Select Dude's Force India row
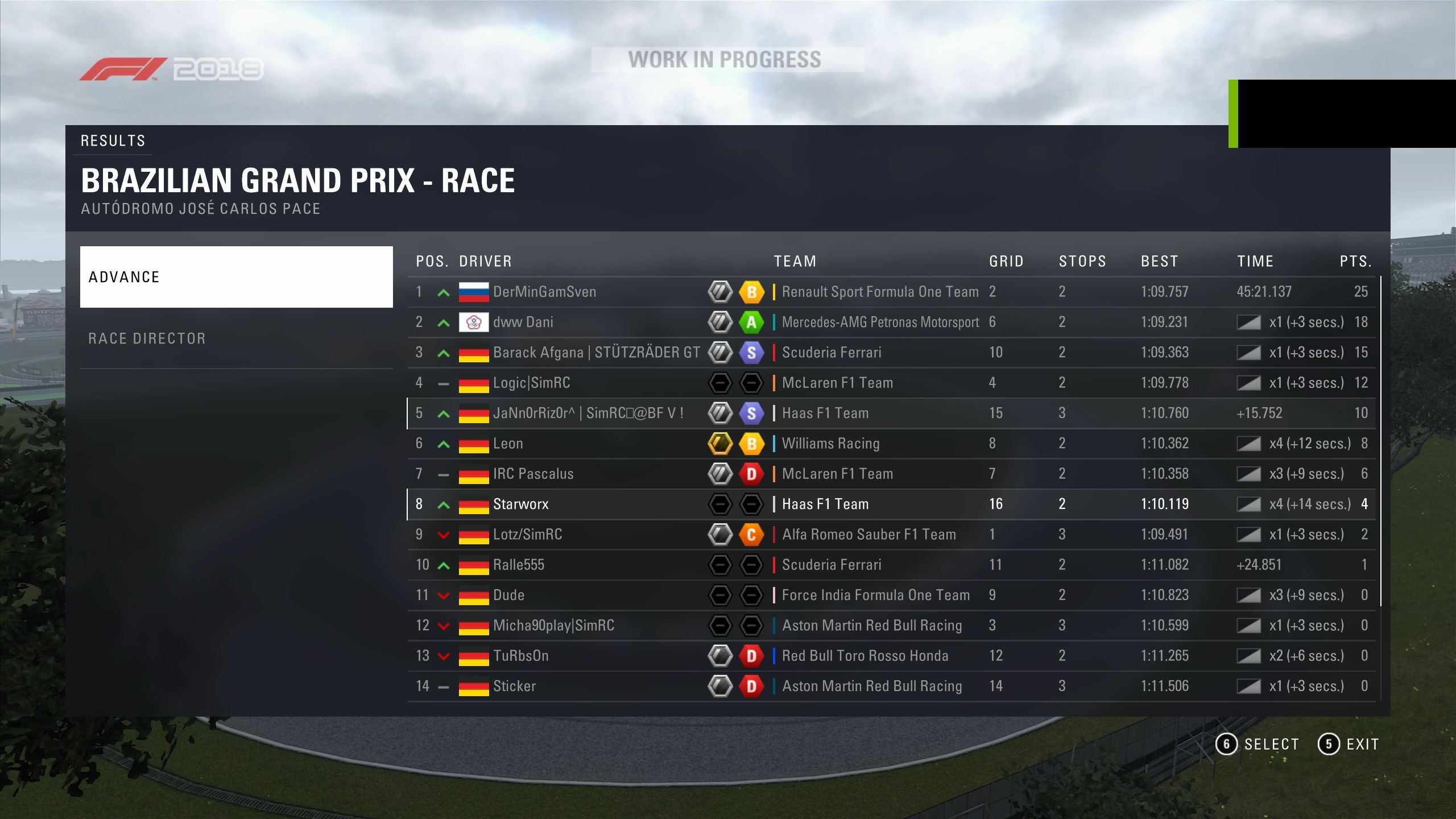 [891, 595]
